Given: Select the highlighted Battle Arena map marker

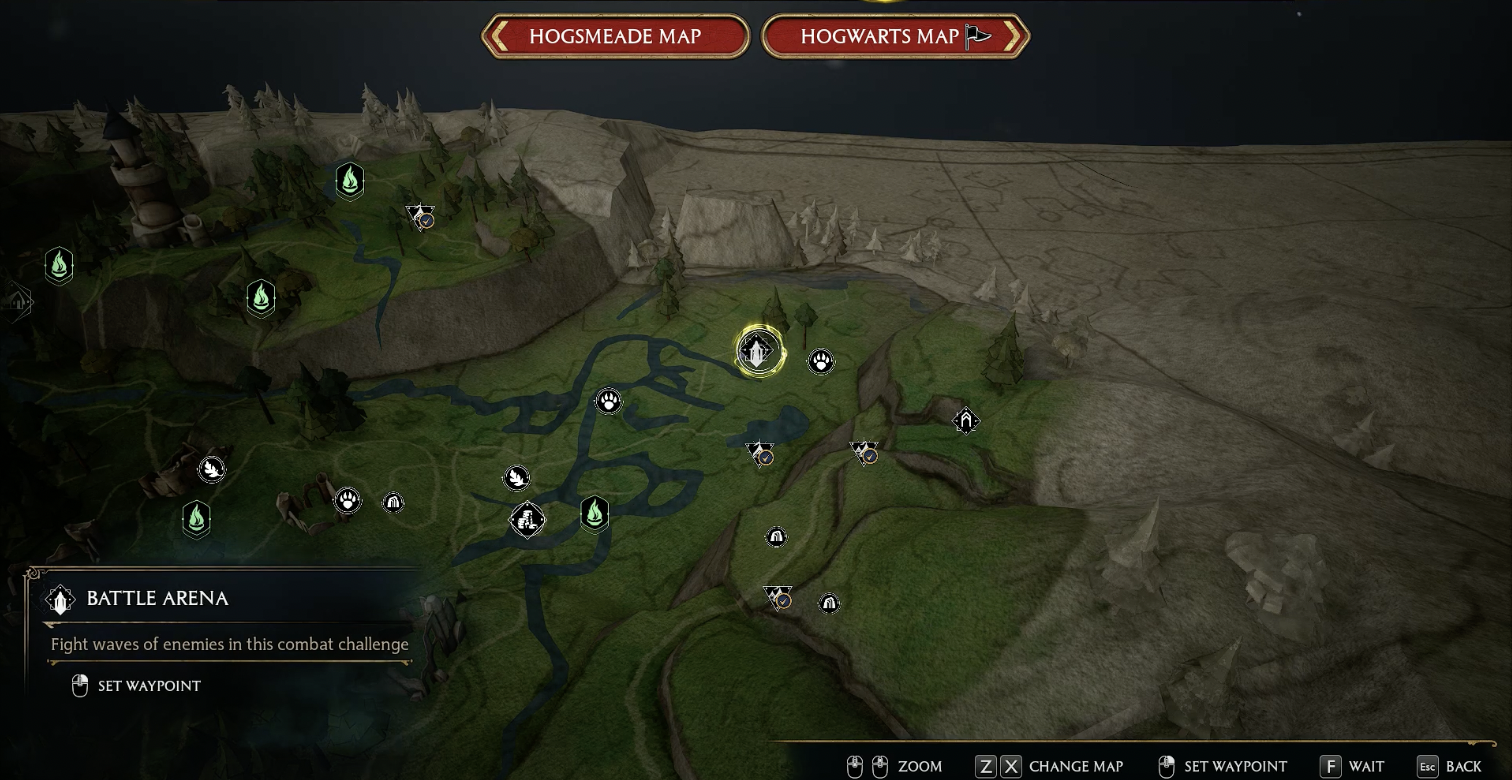Looking at the screenshot, I should pos(758,351).
